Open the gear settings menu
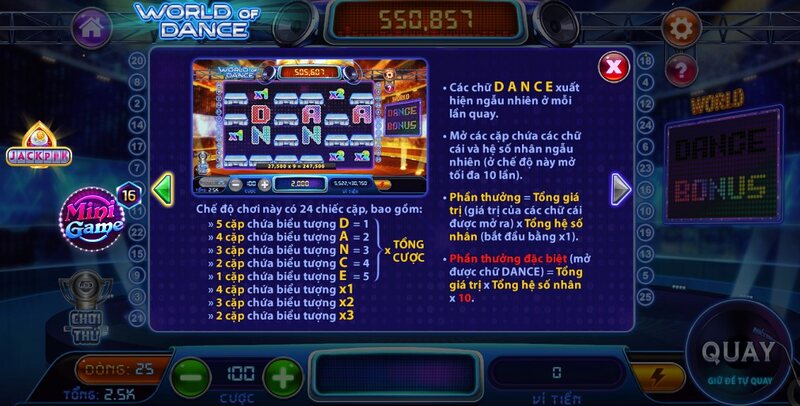The image size is (800, 406). [680, 27]
